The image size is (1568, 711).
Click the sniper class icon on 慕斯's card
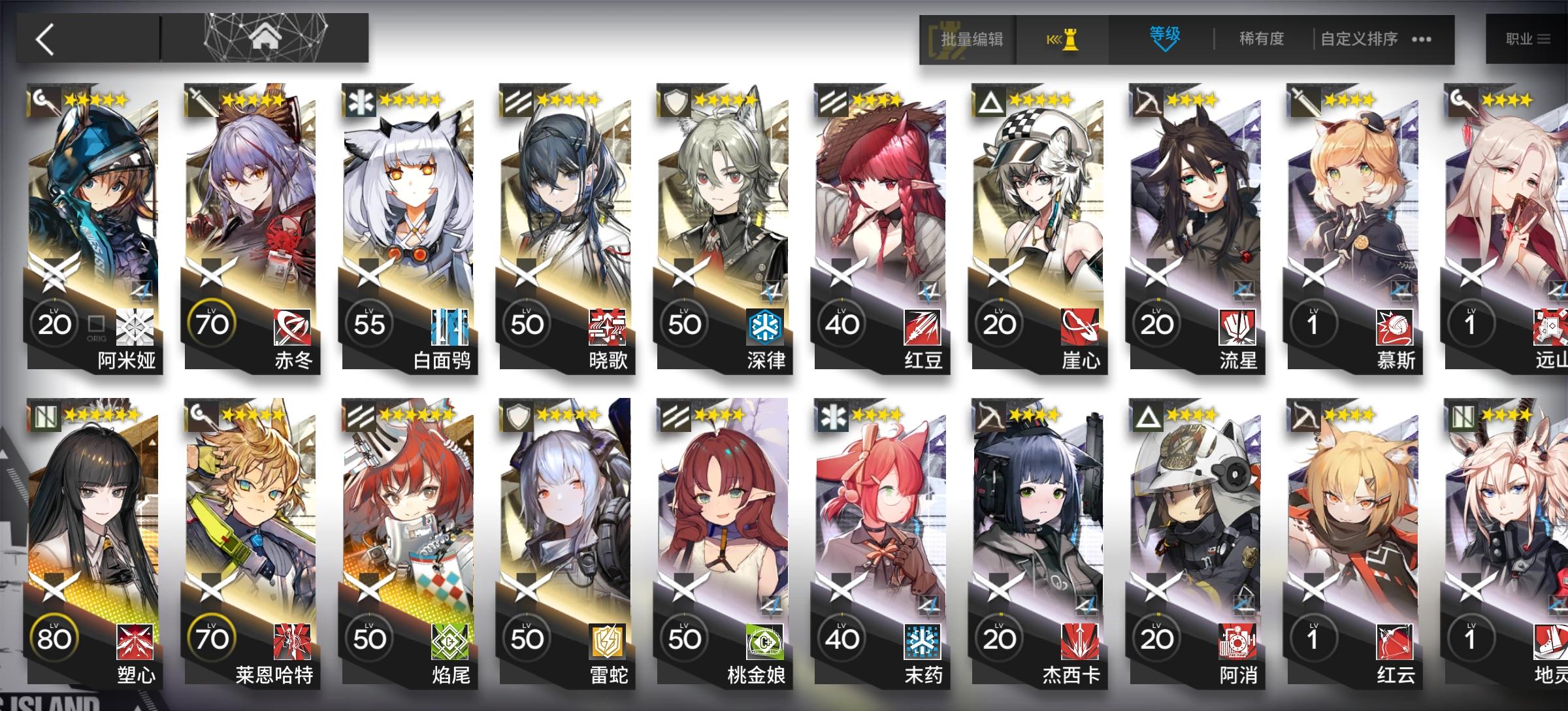(1304, 102)
